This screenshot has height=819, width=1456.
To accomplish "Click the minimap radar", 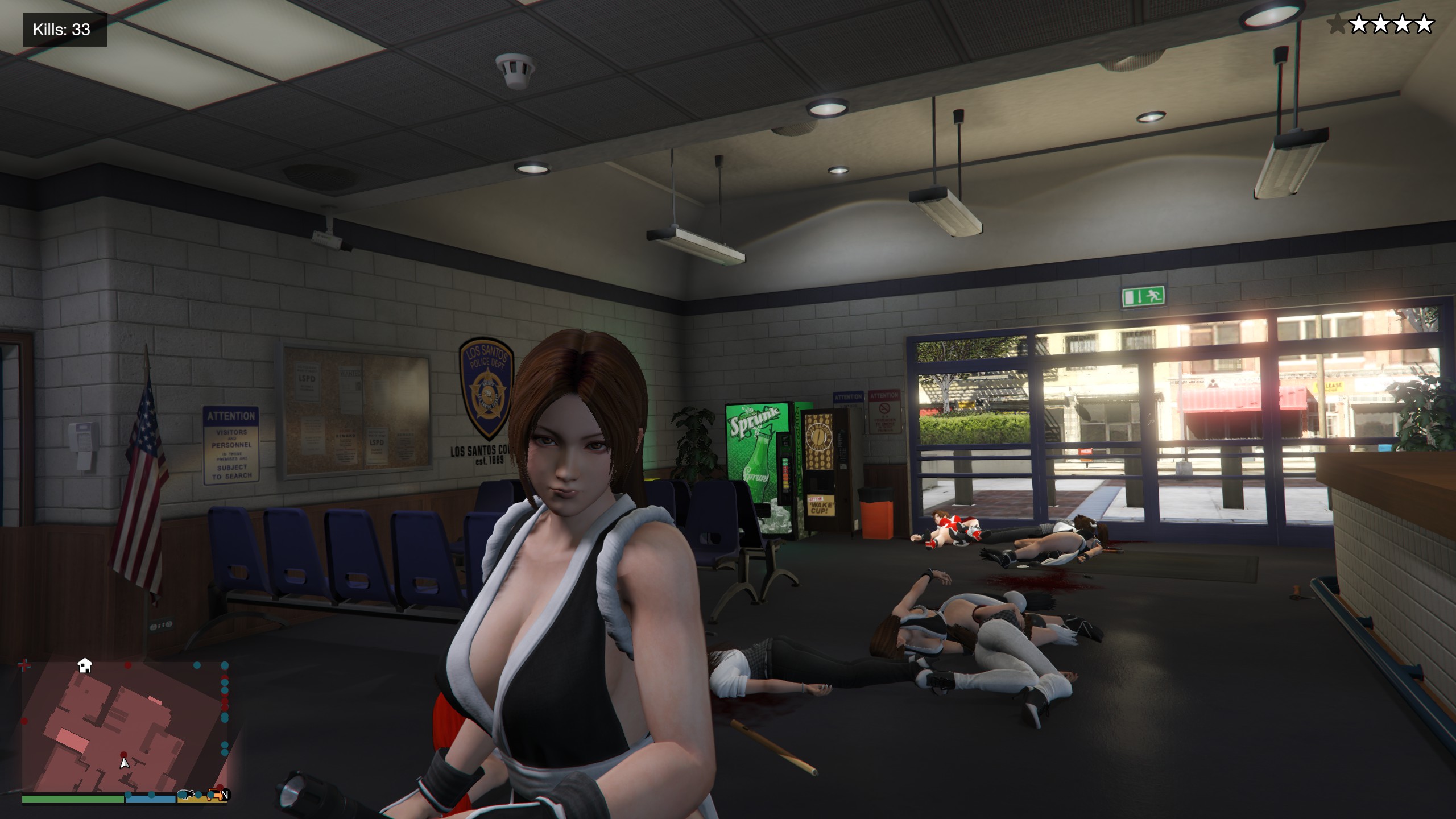I will pos(125,729).
